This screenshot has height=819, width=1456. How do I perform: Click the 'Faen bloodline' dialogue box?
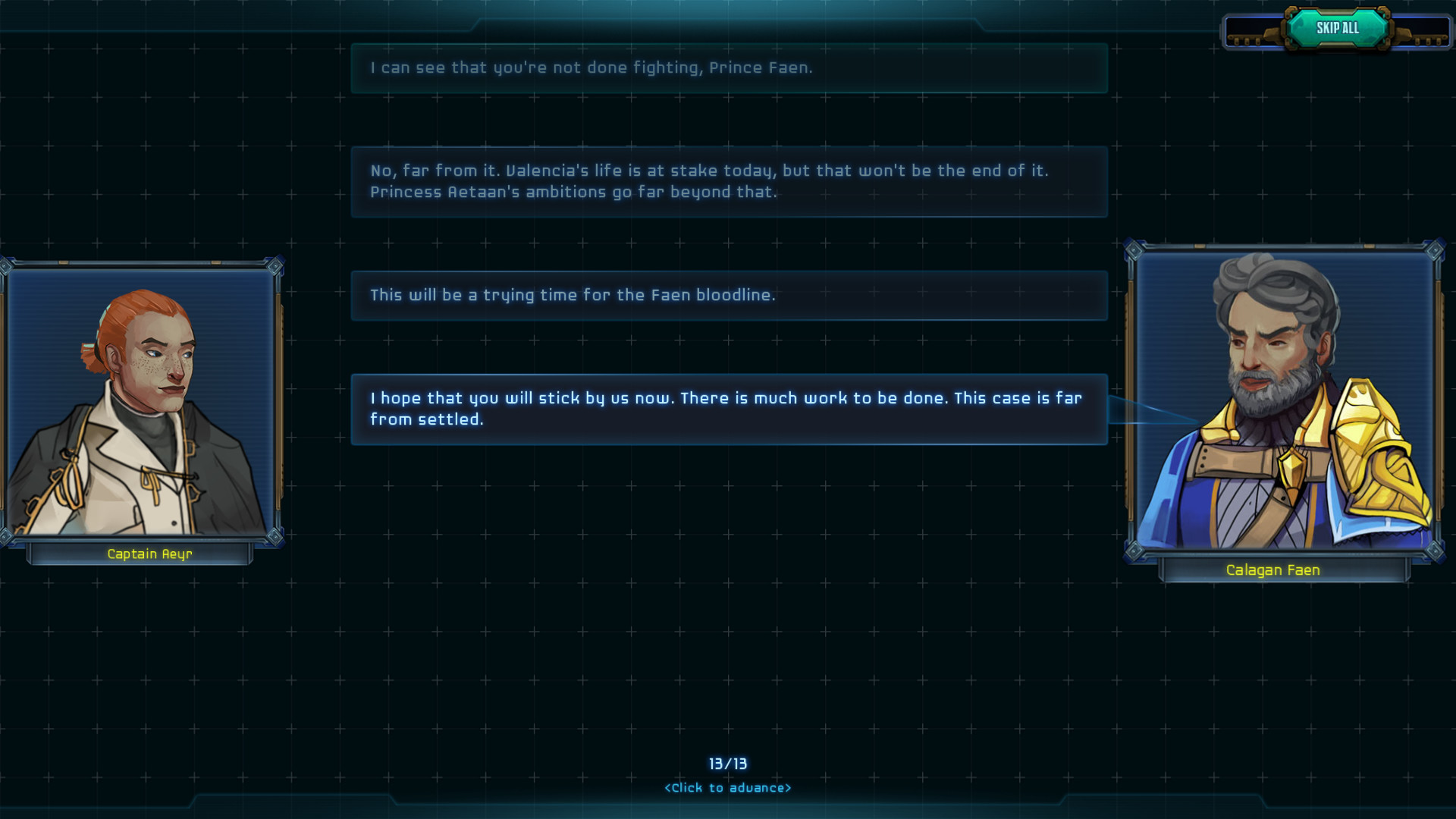tap(728, 296)
